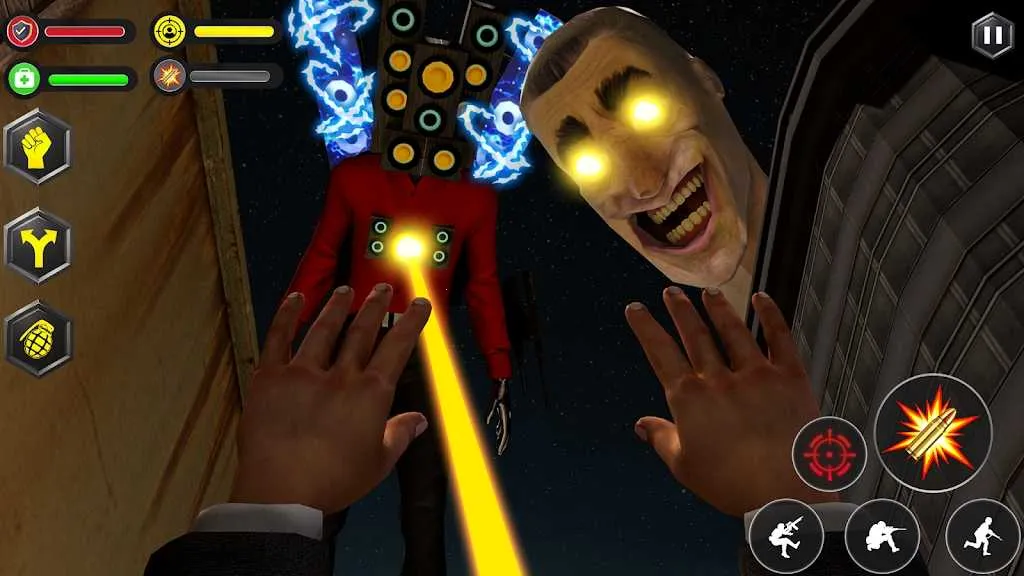Tap the running soldier sprint button
Screen dimensions: 1024x576
(981, 535)
